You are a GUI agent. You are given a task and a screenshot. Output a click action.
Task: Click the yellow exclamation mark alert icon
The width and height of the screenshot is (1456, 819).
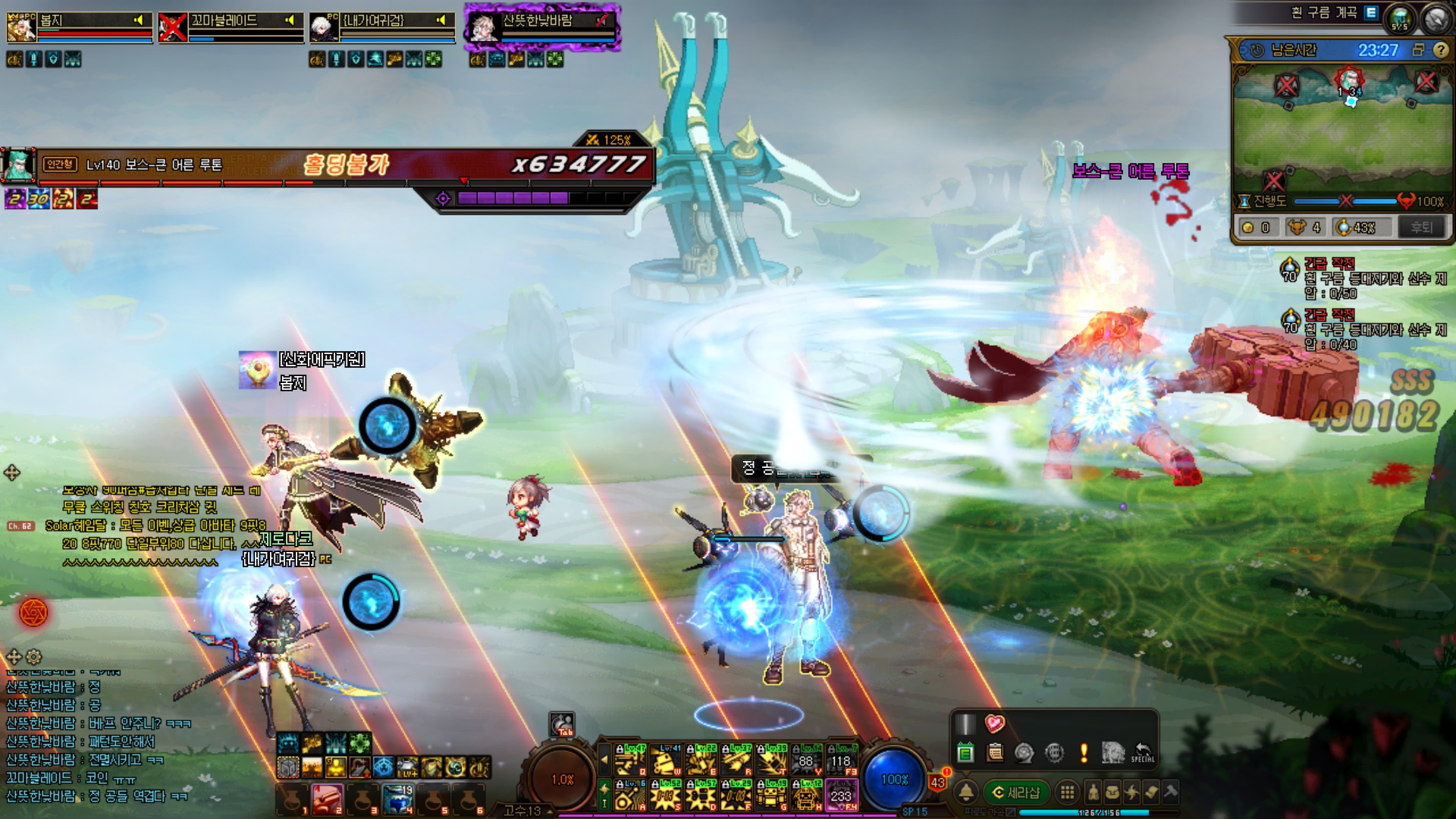point(1084,752)
